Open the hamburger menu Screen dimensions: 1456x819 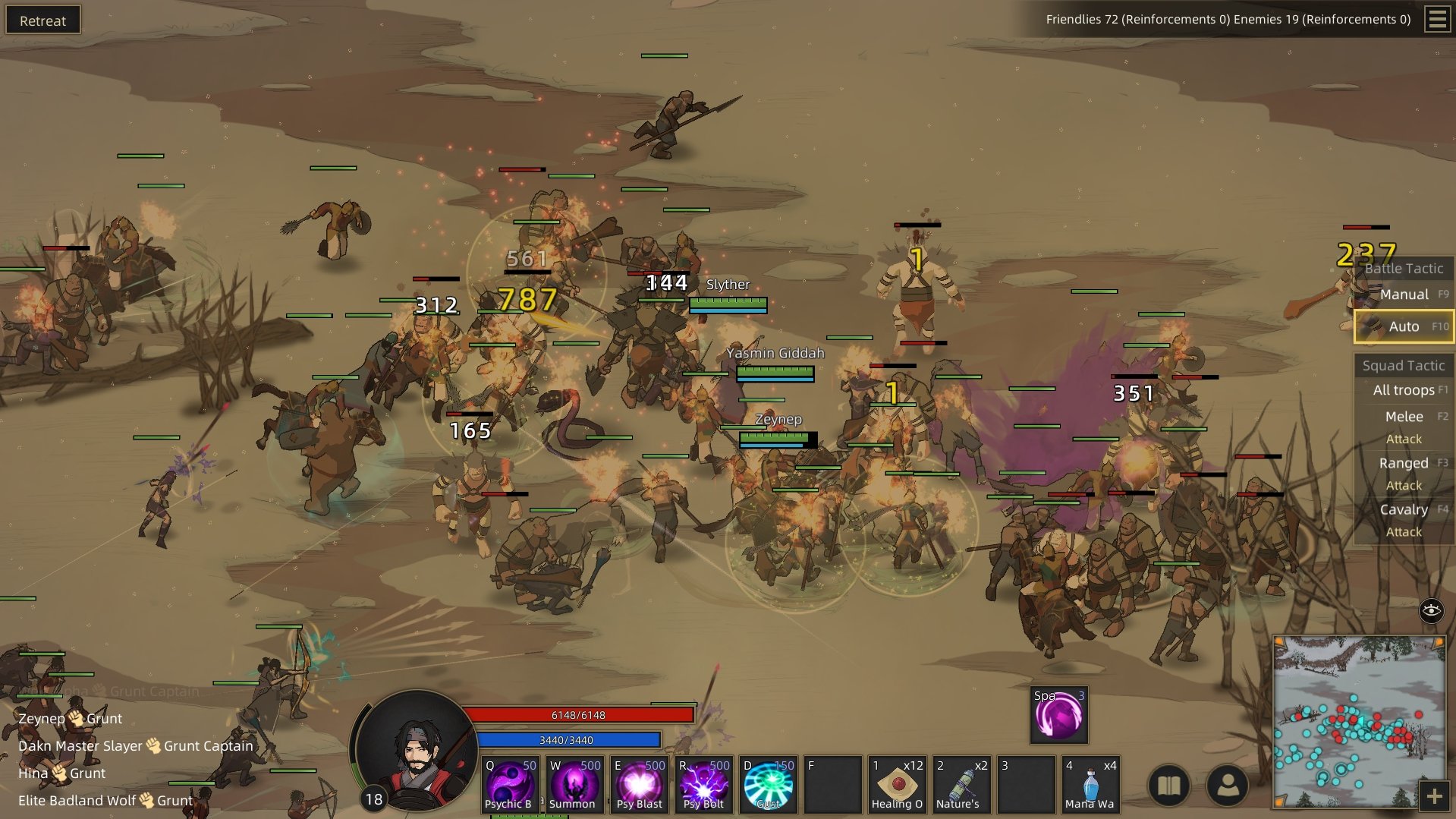point(1437,19)
